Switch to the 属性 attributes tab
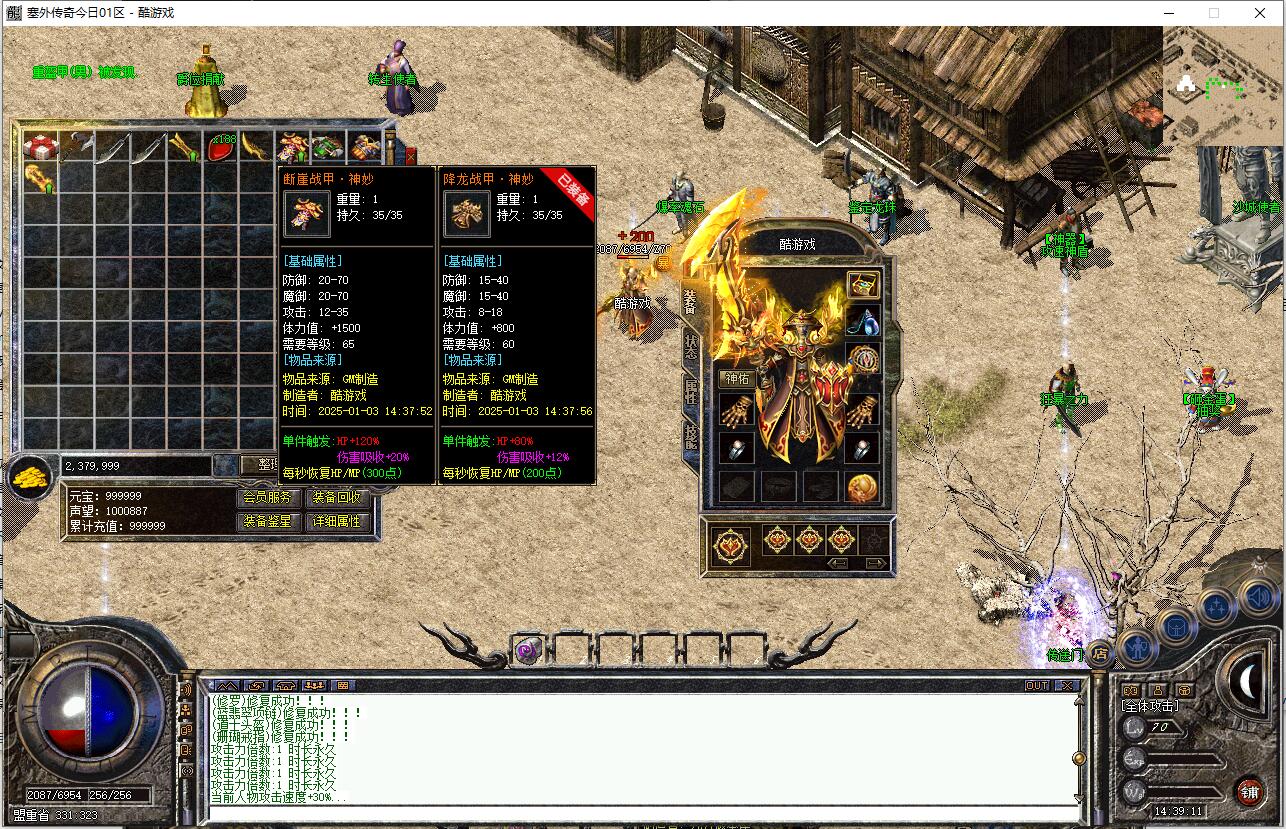This screenshot has height=829, width=1286. (x=691, y=391)
